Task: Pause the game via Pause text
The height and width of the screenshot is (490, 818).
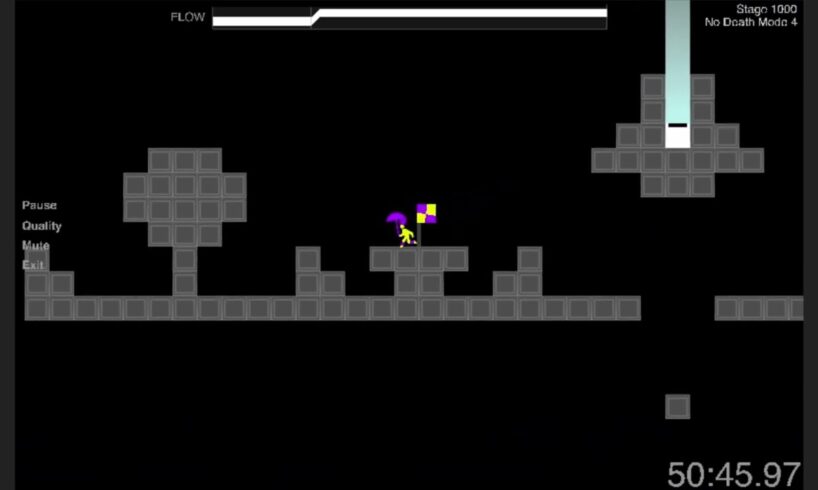Action: pyautogui.click(x=39, y=205)
